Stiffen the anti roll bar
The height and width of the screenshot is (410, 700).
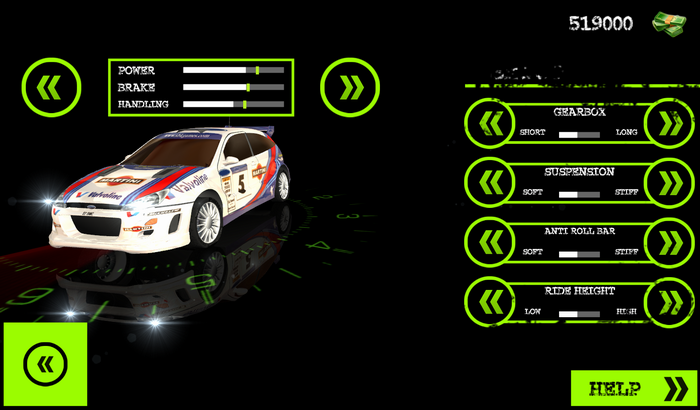664,241
